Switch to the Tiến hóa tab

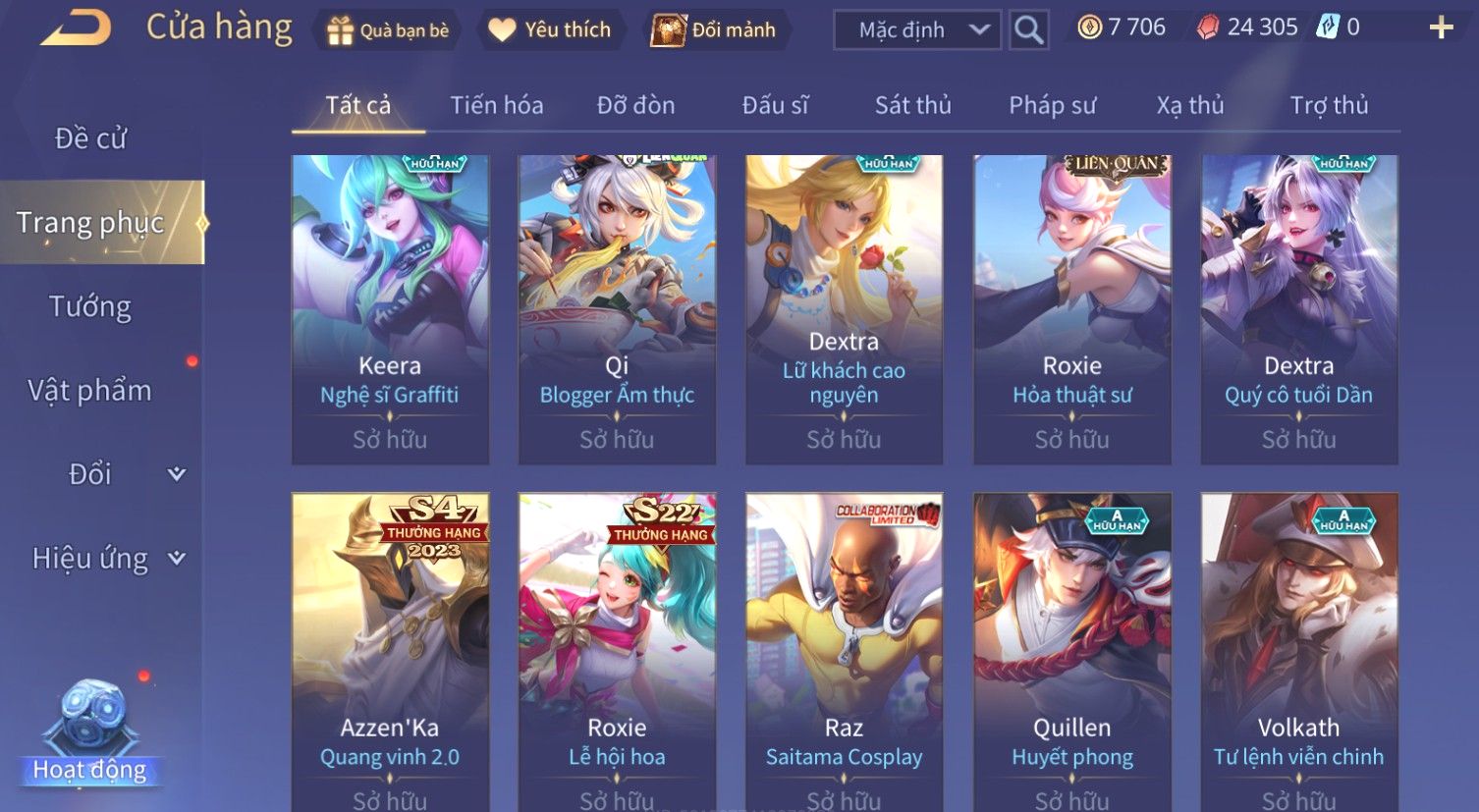tap(496, 105)
